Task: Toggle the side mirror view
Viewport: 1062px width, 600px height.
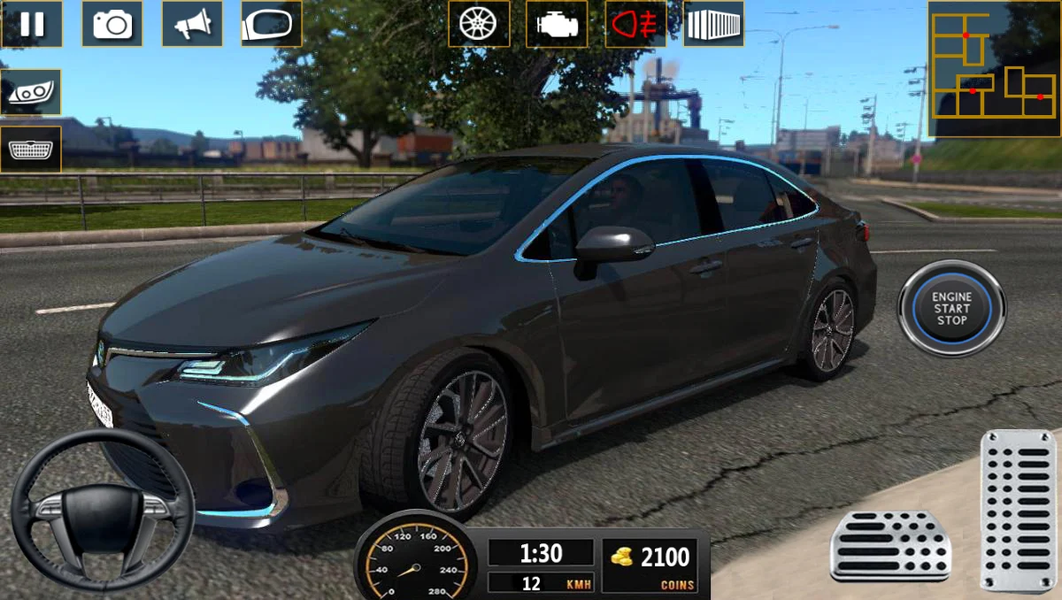Action: 271,24
